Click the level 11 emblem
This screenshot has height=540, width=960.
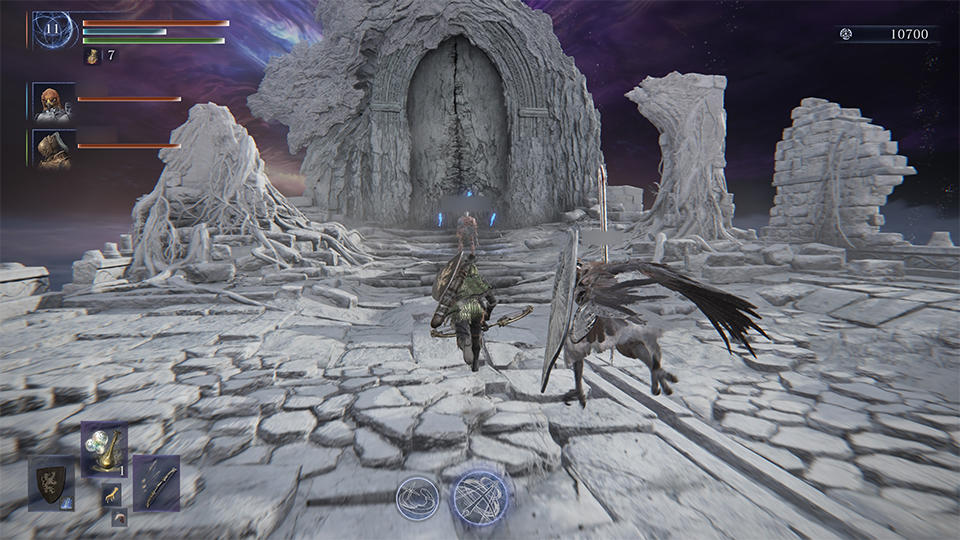53,31
